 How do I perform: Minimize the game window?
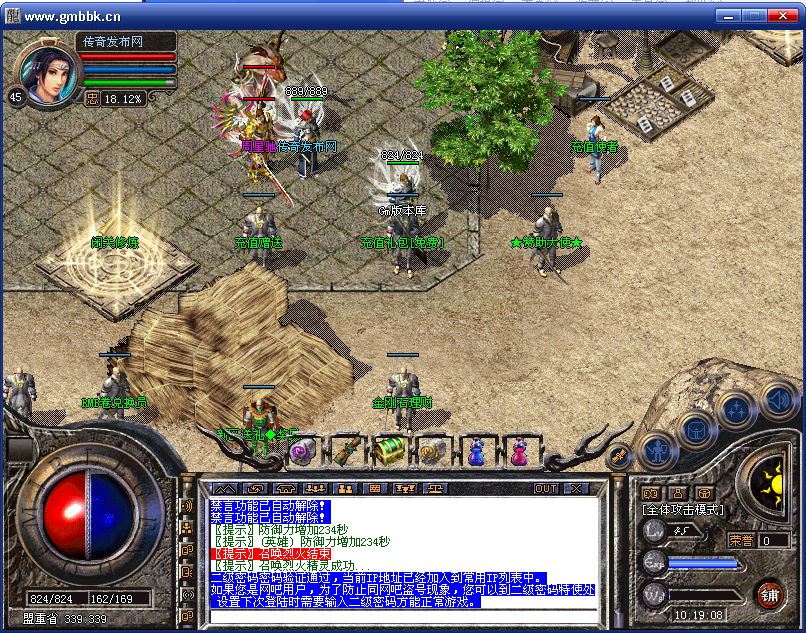pyautogui.click(x=728, y=15)
